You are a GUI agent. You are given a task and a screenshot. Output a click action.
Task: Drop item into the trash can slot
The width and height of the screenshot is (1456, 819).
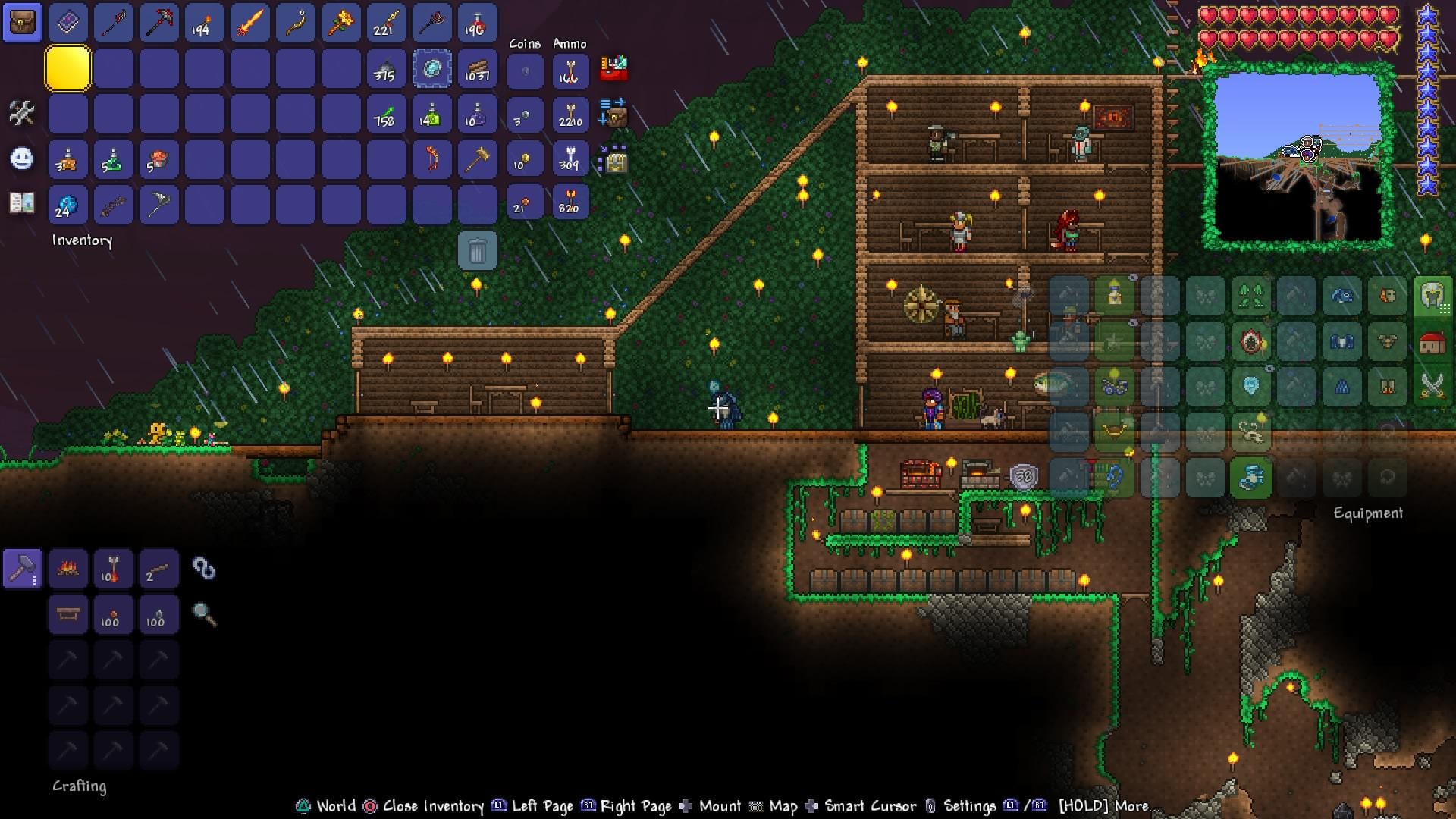pyautogui.click(x=477, y=250)
